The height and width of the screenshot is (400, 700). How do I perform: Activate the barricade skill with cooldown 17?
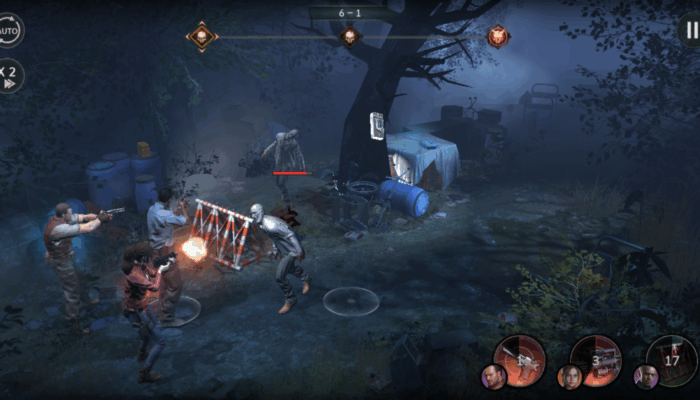[672, 360]
